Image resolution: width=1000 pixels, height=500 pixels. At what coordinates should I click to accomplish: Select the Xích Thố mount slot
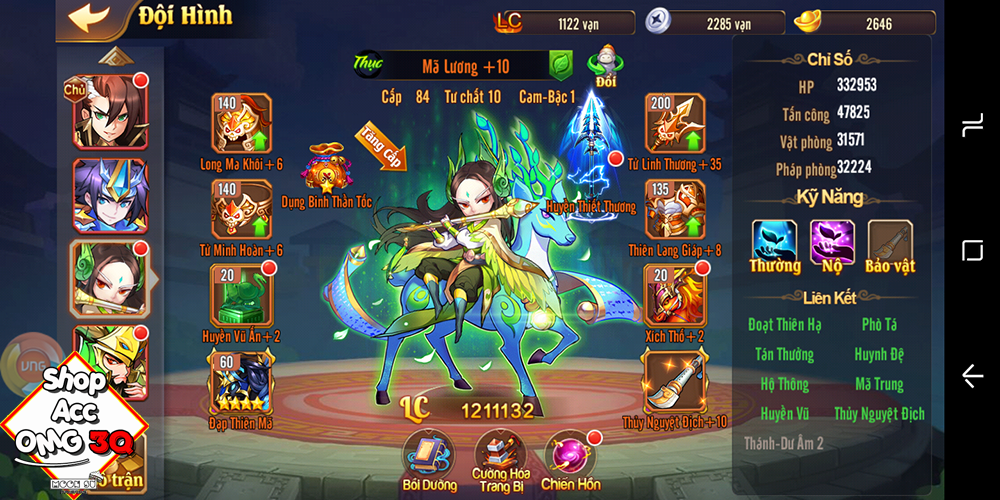676,294
